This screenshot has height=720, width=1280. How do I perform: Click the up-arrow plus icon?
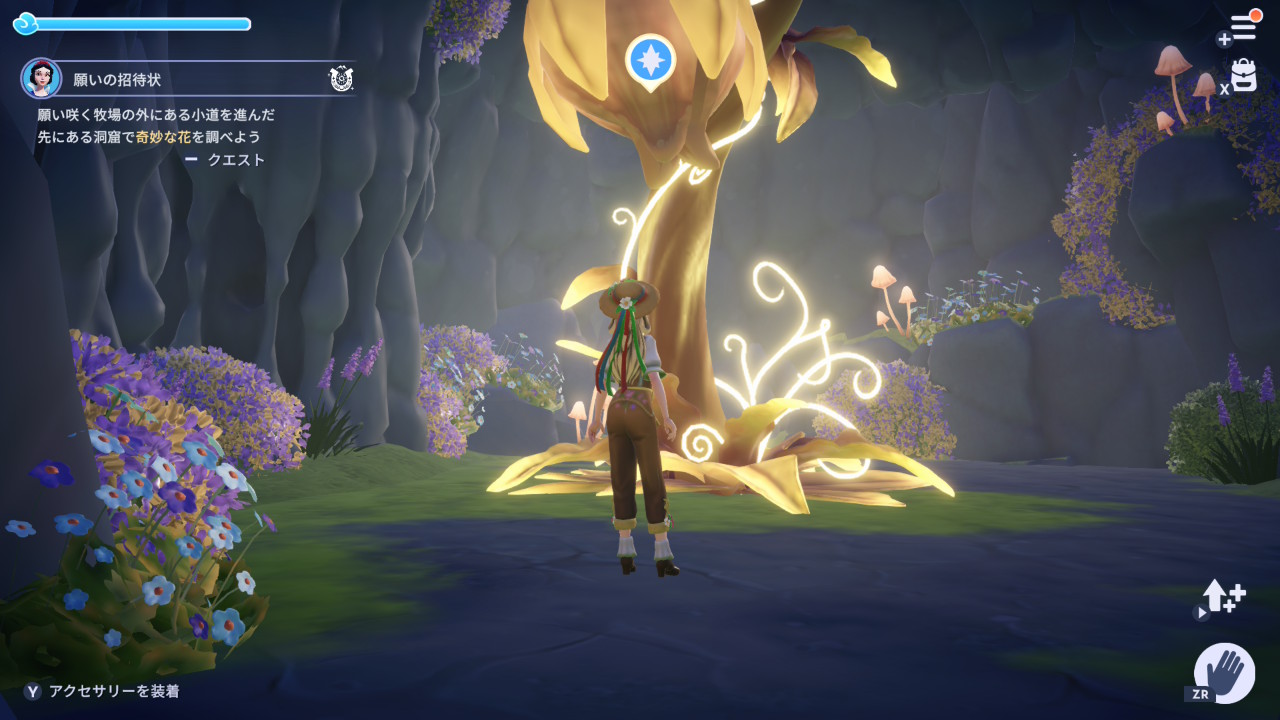(x=1223, y=597)
